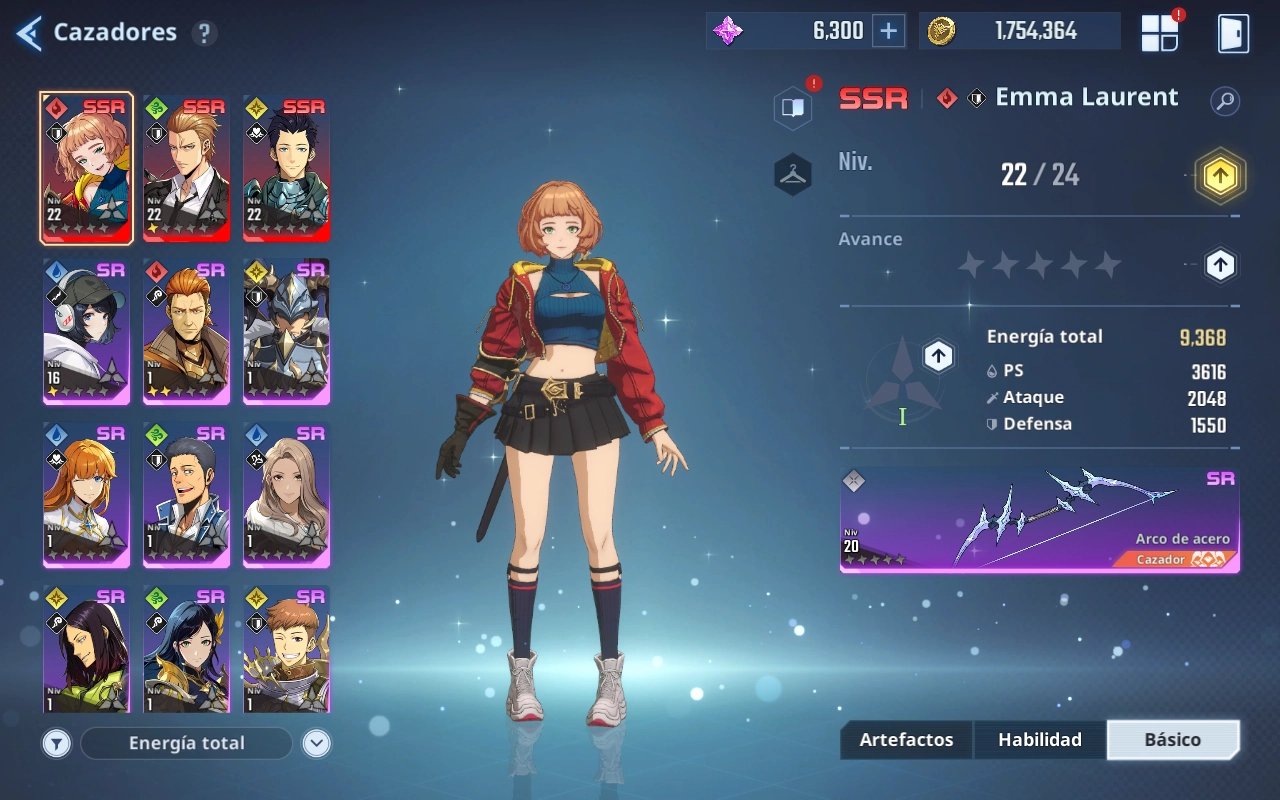Select Emma Laurent's SSR hunter card
1280x800 pixels.
(x=86, y=168)
